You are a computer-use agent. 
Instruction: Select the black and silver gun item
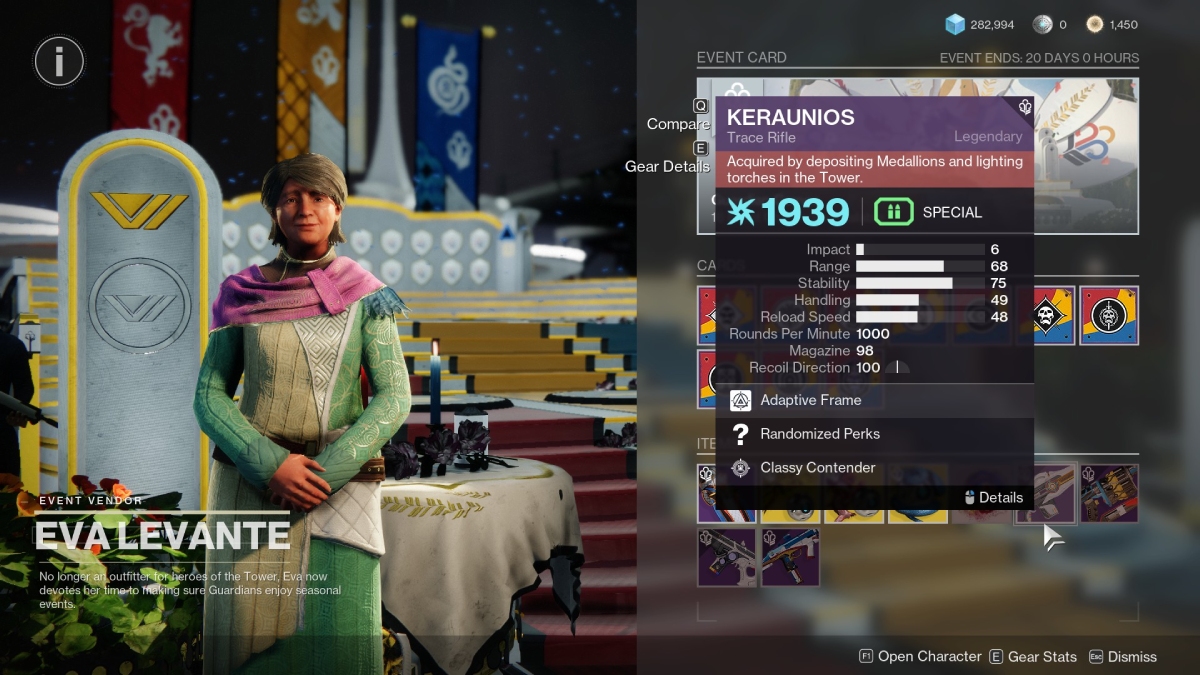point(727,557)
